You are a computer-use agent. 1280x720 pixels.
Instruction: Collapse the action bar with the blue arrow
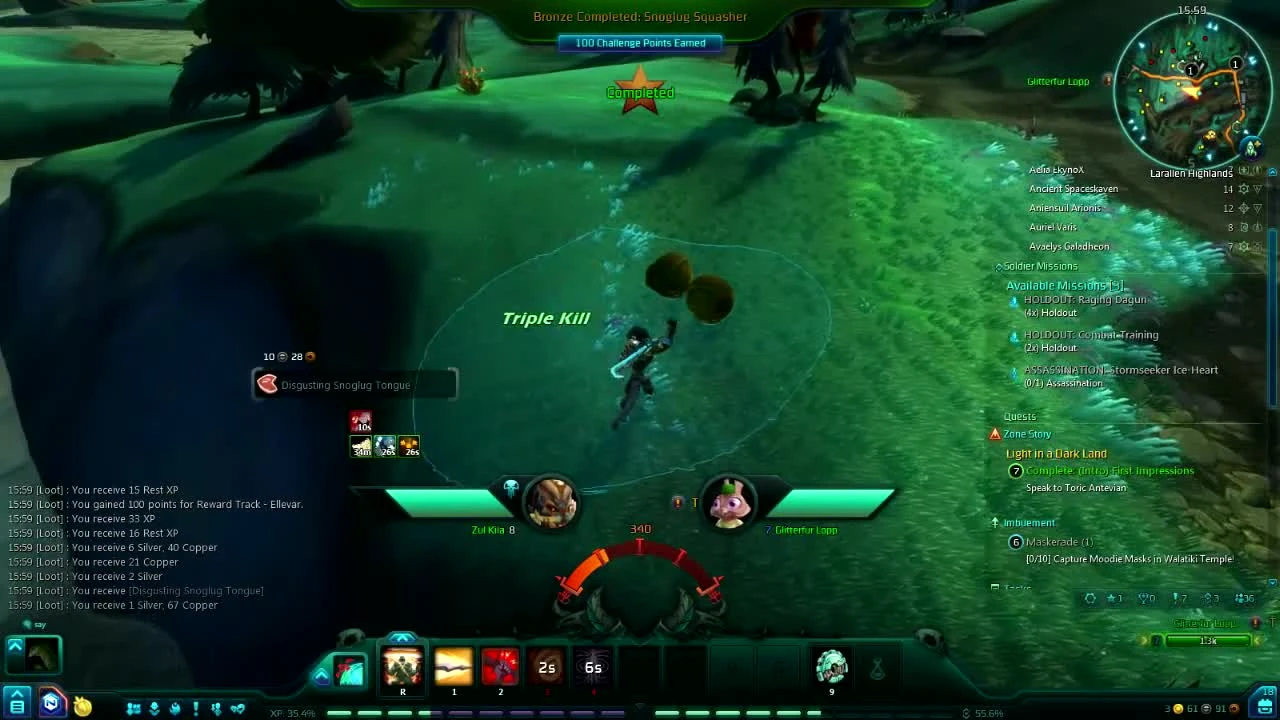pyautogui.click(x=321, y=675)
